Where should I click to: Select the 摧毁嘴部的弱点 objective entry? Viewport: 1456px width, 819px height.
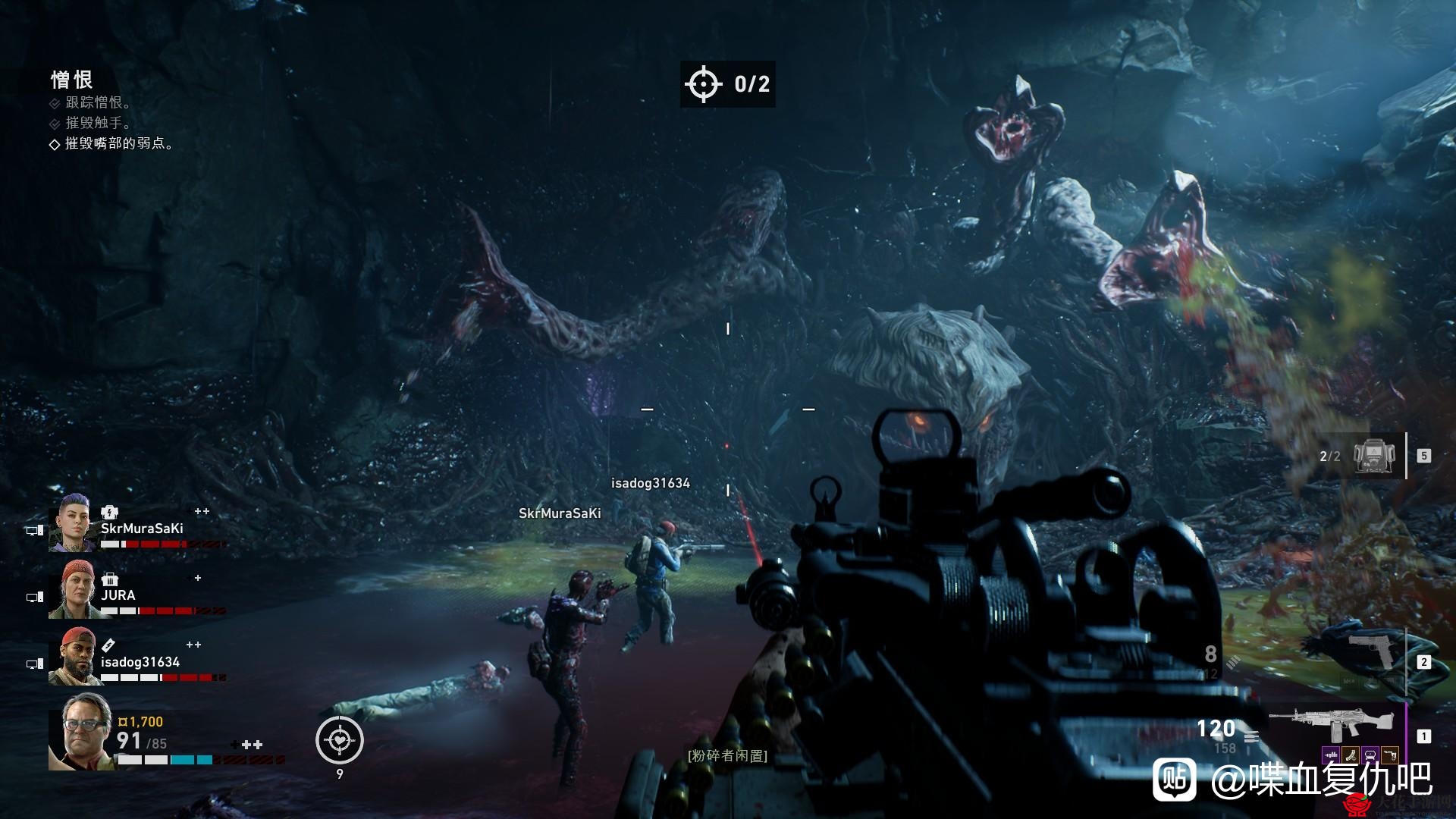118,143
